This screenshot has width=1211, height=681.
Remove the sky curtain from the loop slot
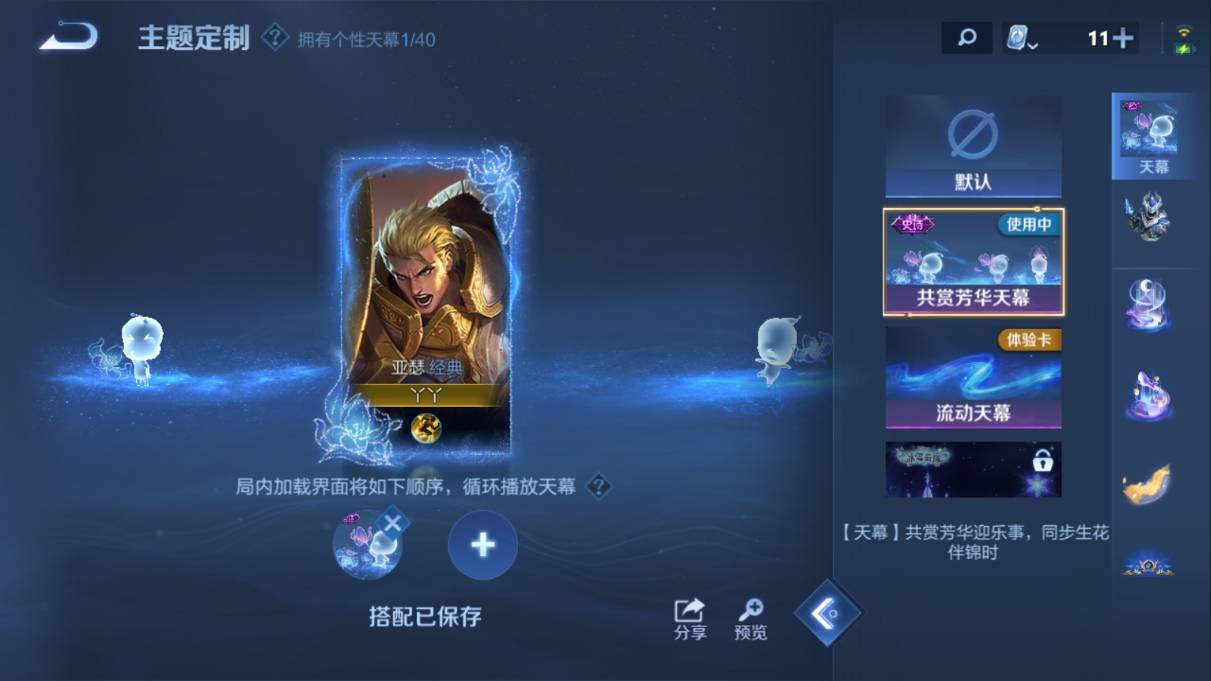coord(393,522)
